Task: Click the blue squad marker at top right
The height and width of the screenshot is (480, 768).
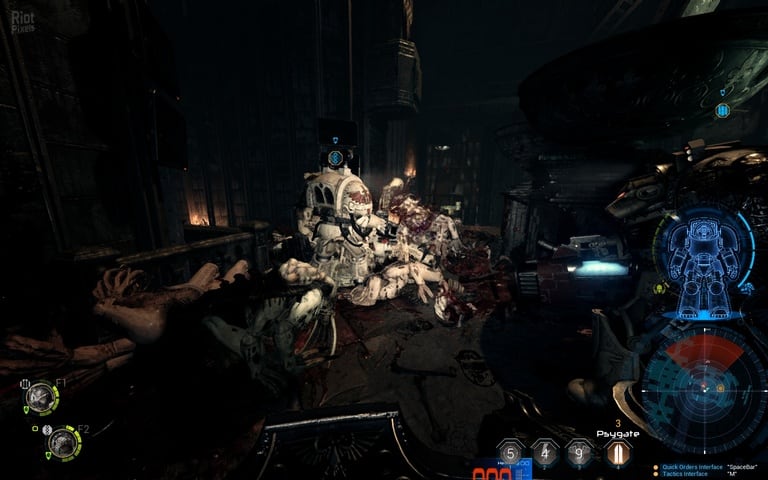Action: click(x=722, y=110)
